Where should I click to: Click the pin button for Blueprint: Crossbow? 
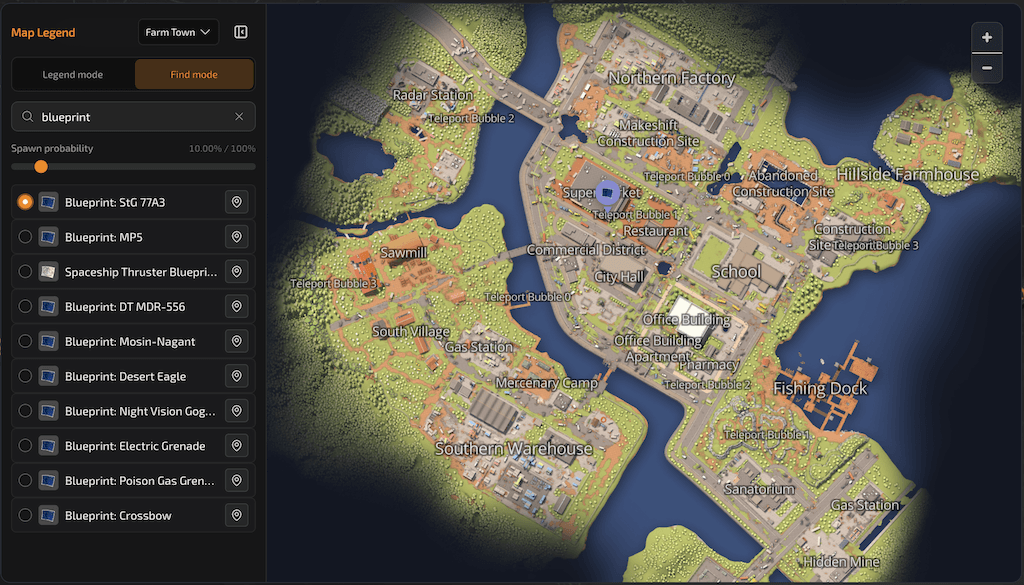coord(237,516)
